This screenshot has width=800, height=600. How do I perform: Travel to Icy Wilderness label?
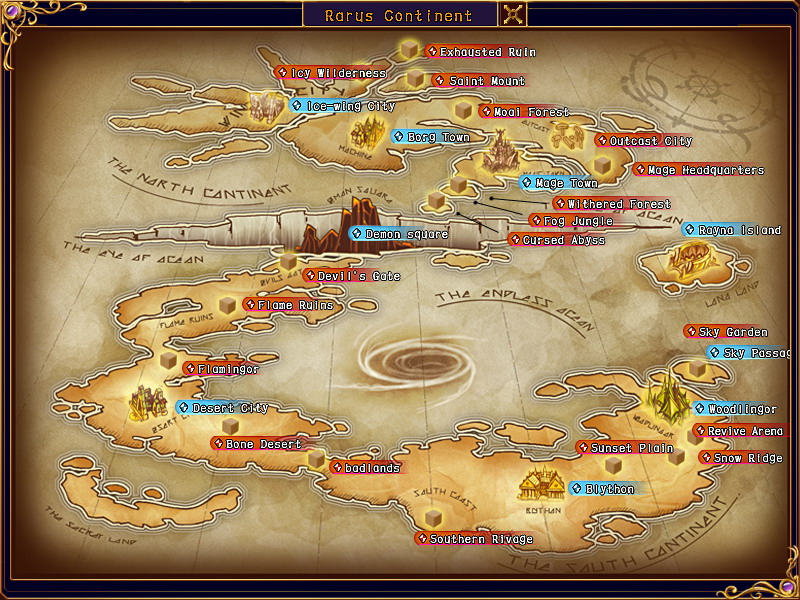tap(331, 73)
